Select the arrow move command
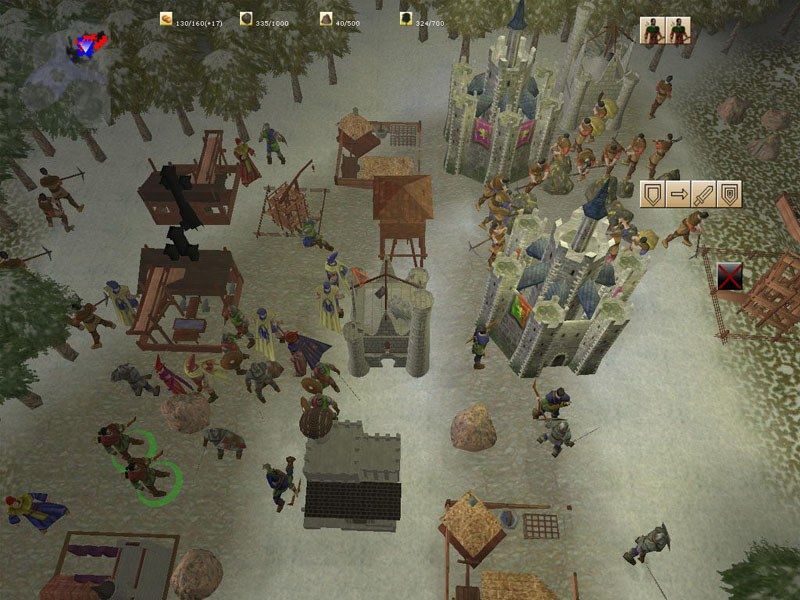Image resolution: width=800 pixels, height=600 pixels. 678,193
